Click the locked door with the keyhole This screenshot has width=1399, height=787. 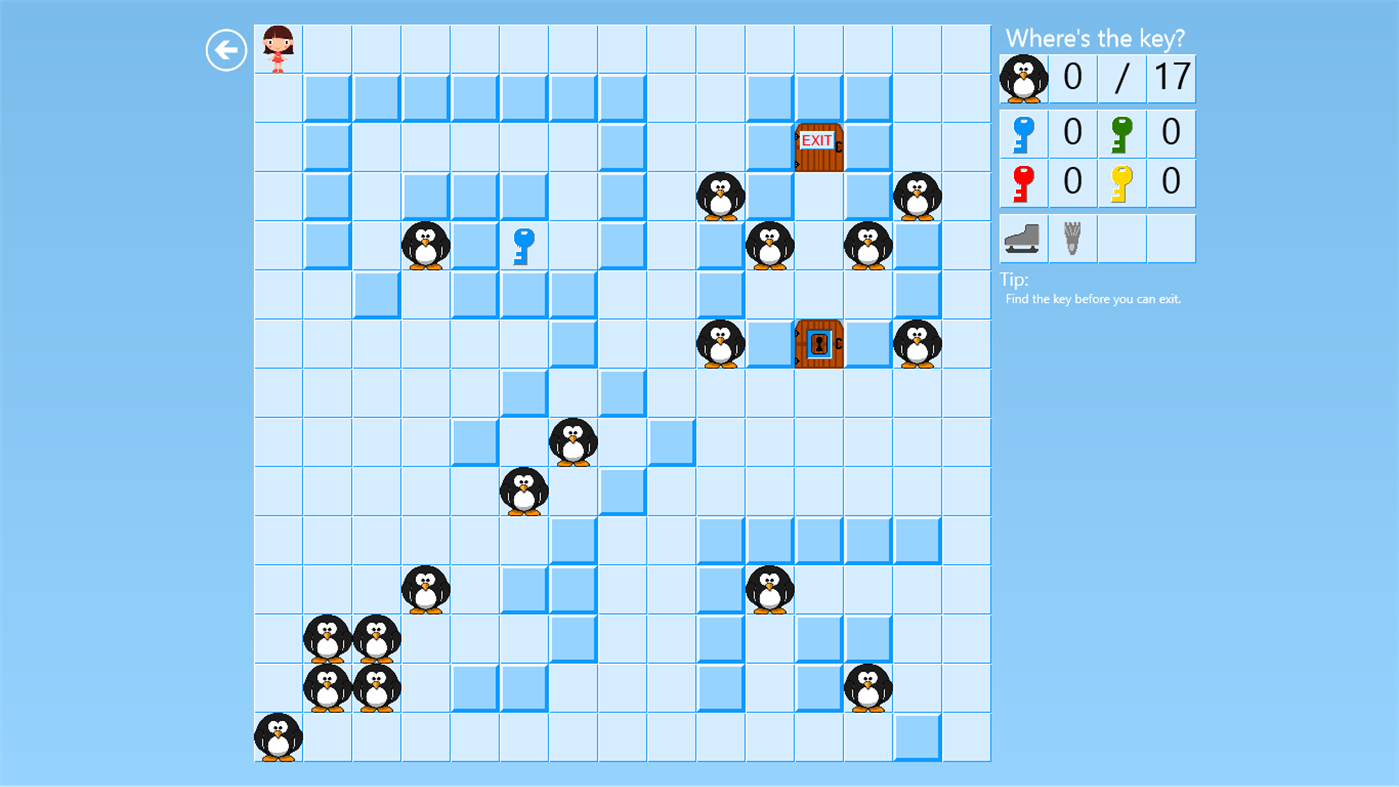click(819, 344)
